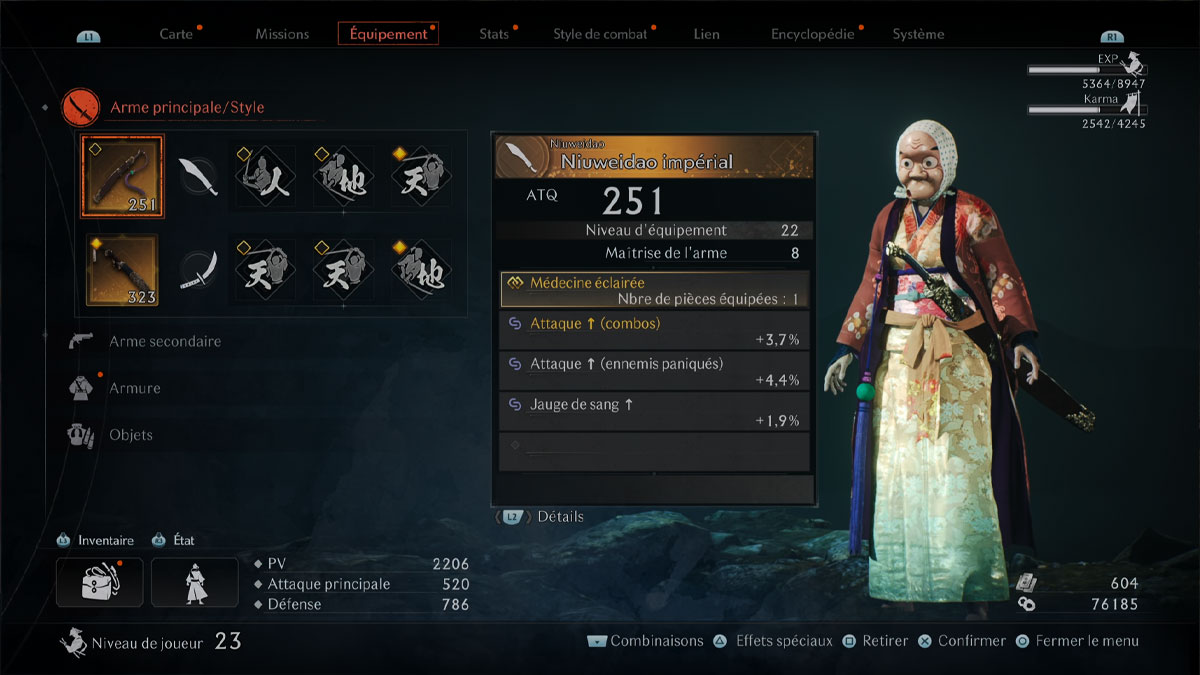Choose the Arme secondaire category
This screenshot has height=675, width=1200.
(x=165, y=341)
